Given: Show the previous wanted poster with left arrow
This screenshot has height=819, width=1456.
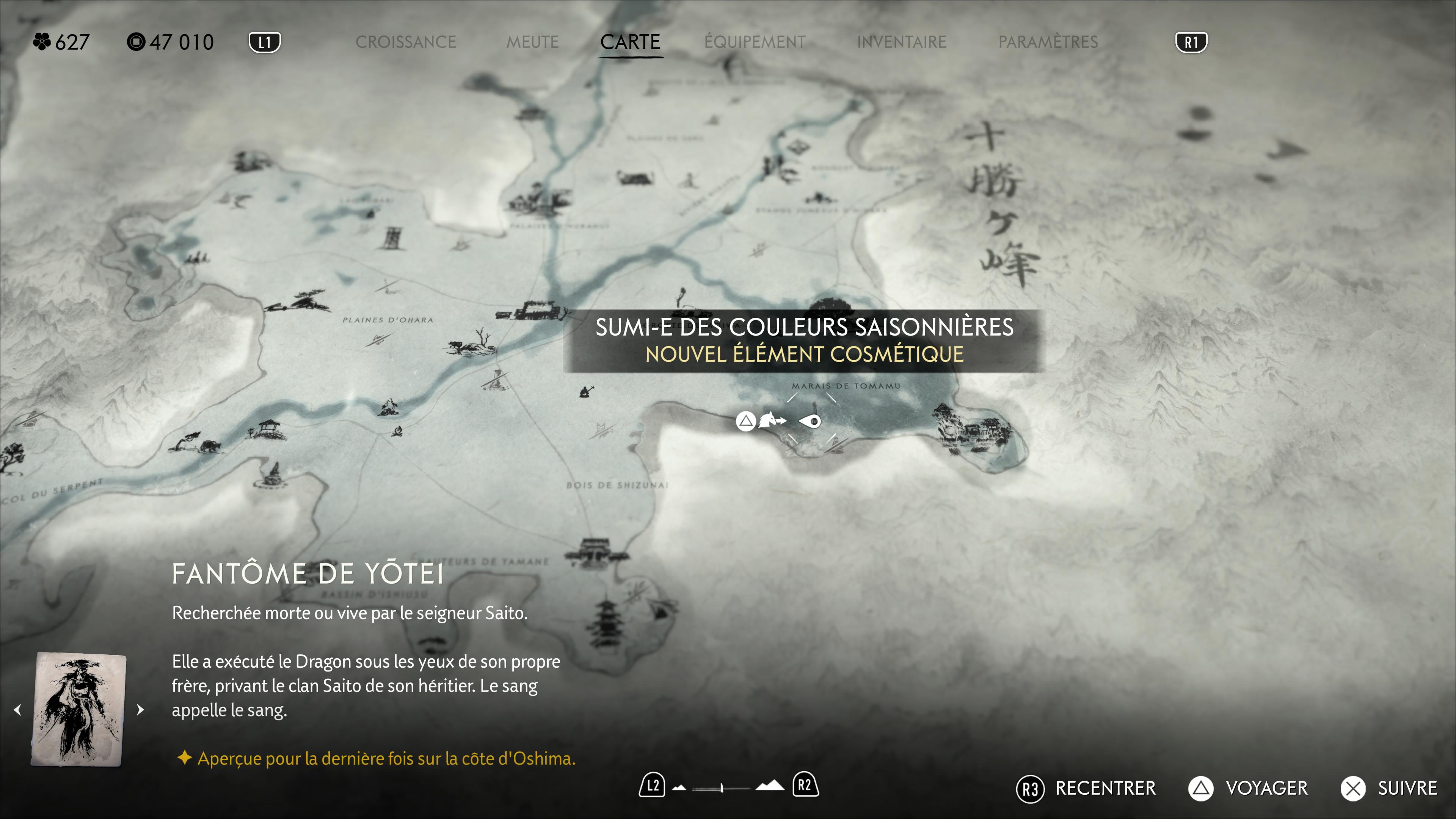Looking at the screenshot, I should [x=18, y=709].
